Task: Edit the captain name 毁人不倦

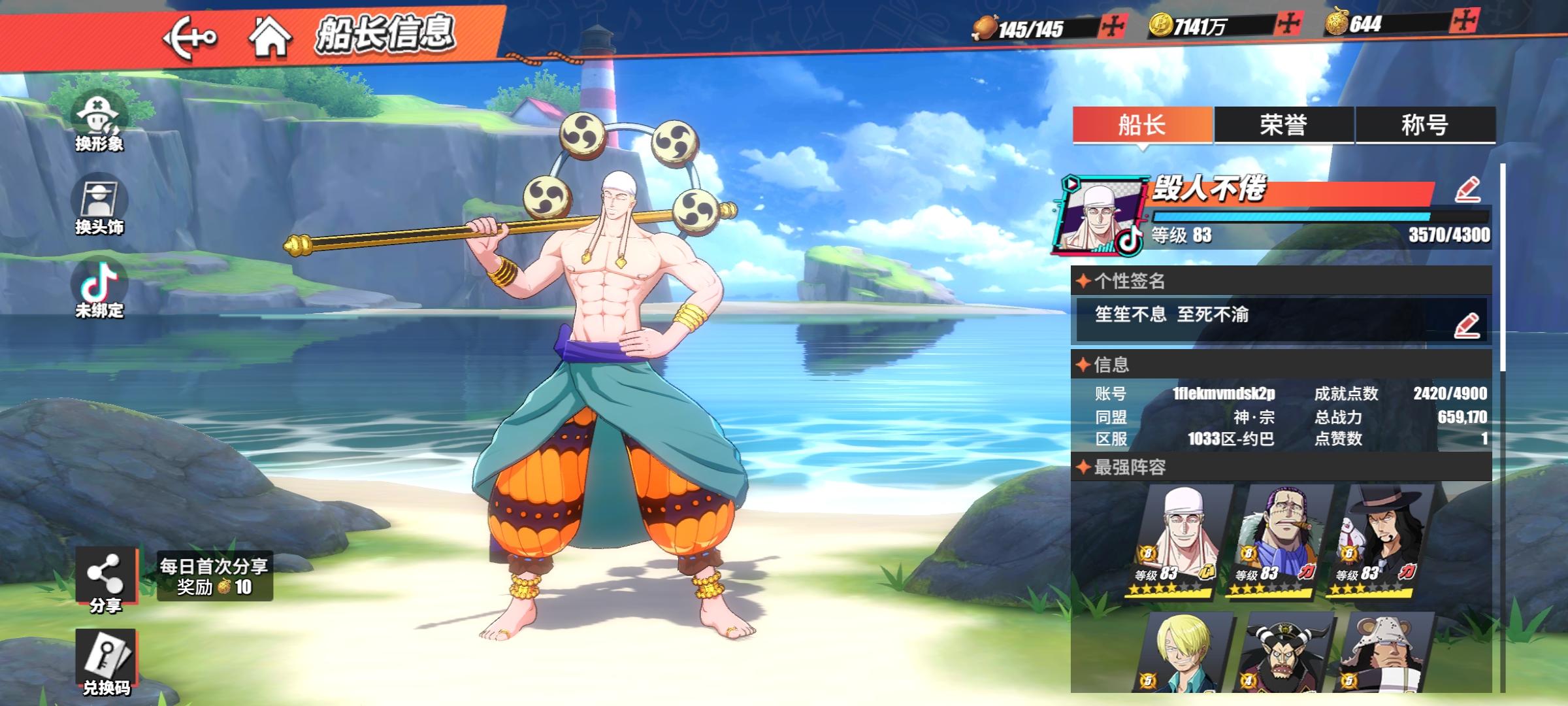Action: click(x=1467, y=190)
